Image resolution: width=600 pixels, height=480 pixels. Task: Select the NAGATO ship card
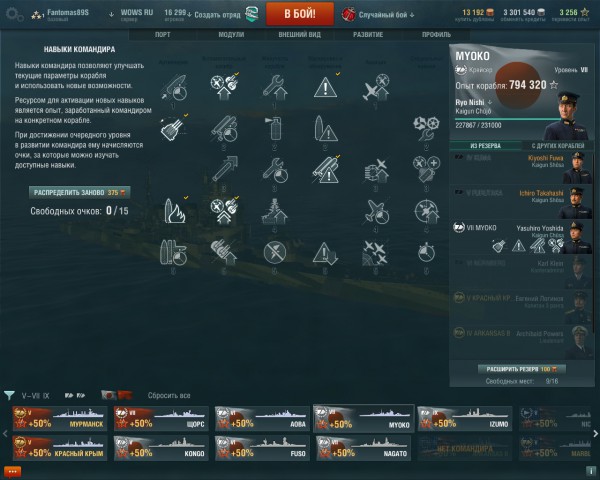click(x=363, y=448)
